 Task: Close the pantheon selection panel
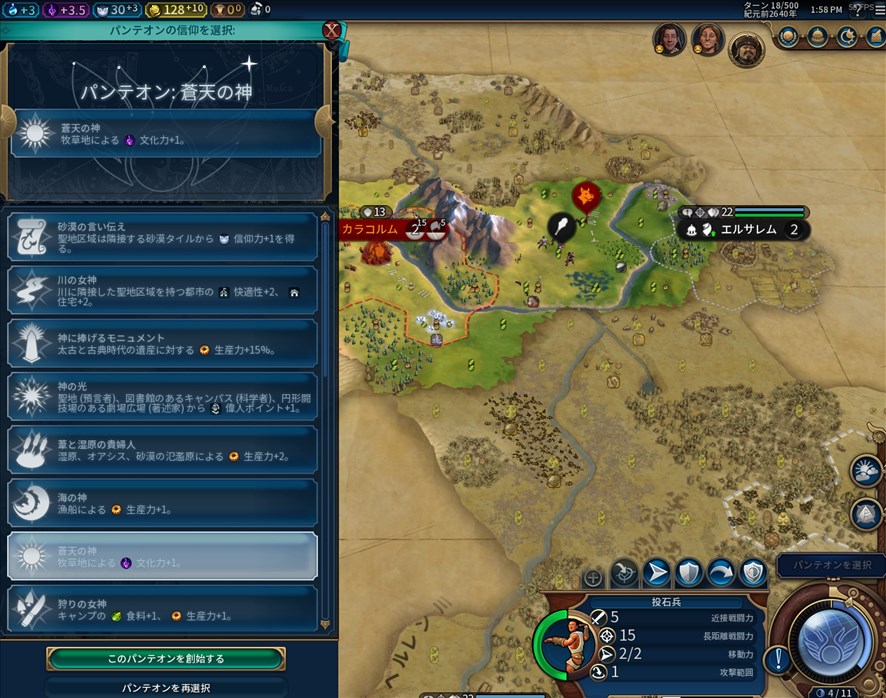(x=331, y=30)
